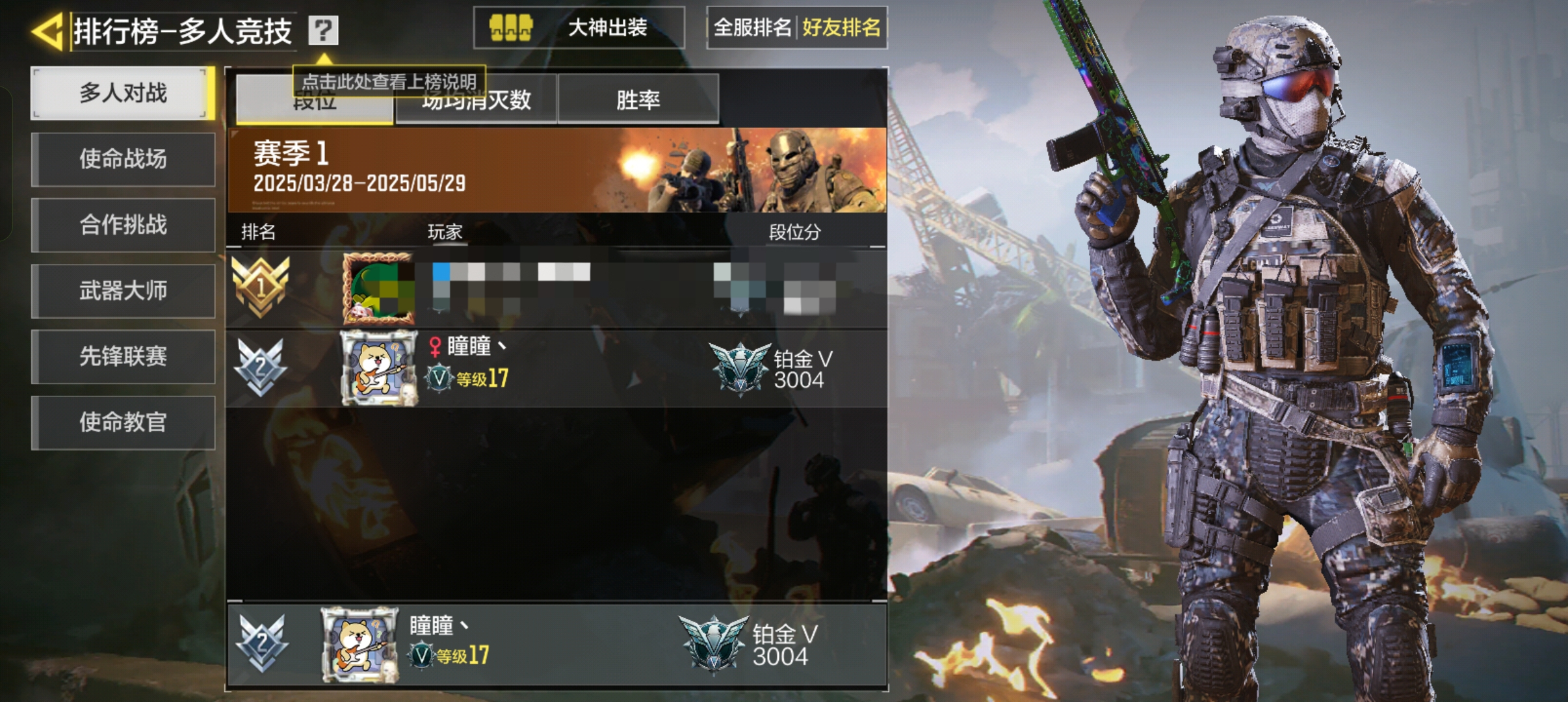The width and height of the screenshot is (1568, 702).
Task: Select the 多人对战 category
Action: (x=123, y=94)
